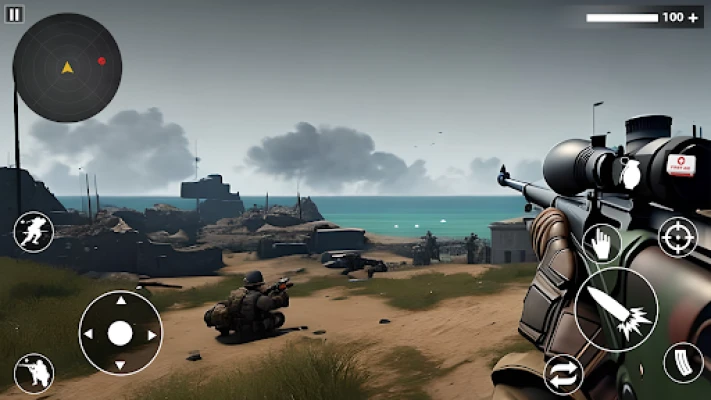This screenshot has width=711, height=400.
Task: Activate the running soldier sprint button
Action: coord(33,232)
